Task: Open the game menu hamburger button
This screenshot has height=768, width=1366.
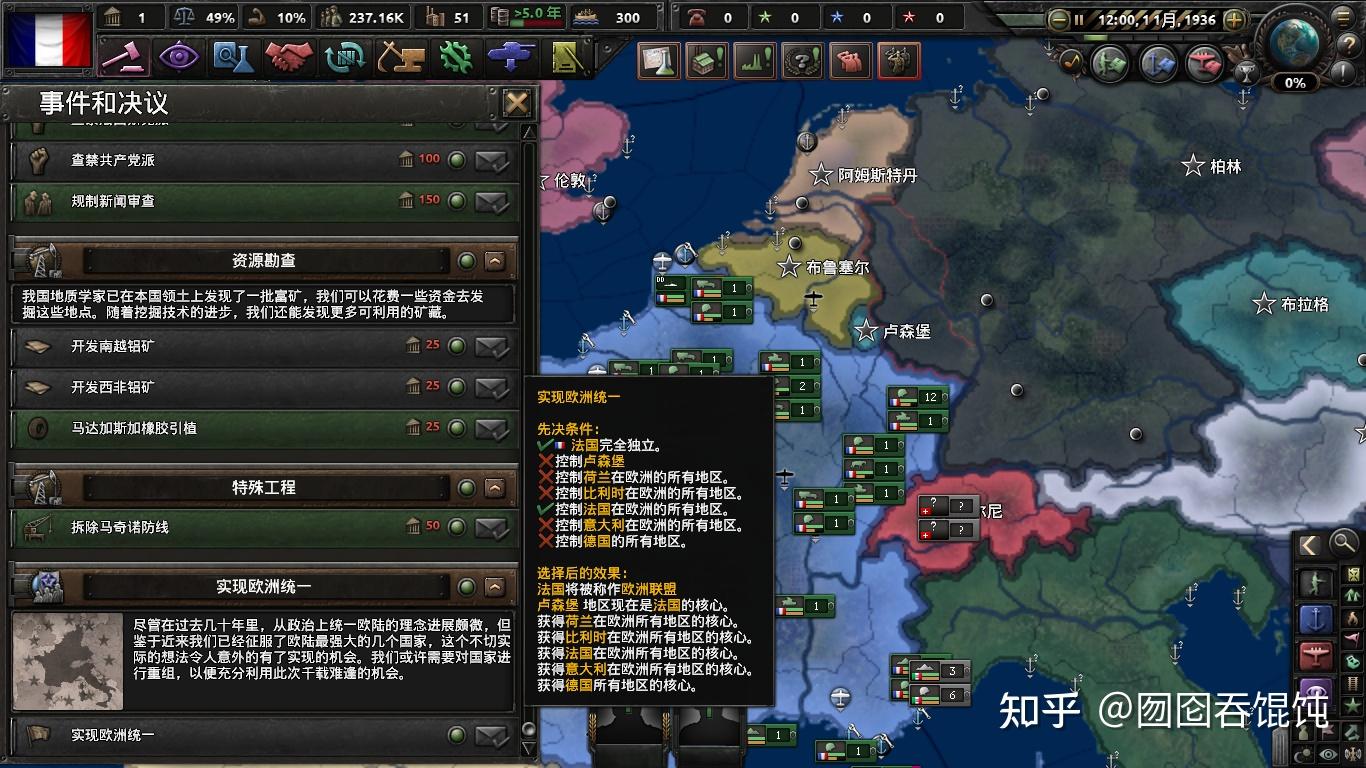Action: [x=1342, y=17]
